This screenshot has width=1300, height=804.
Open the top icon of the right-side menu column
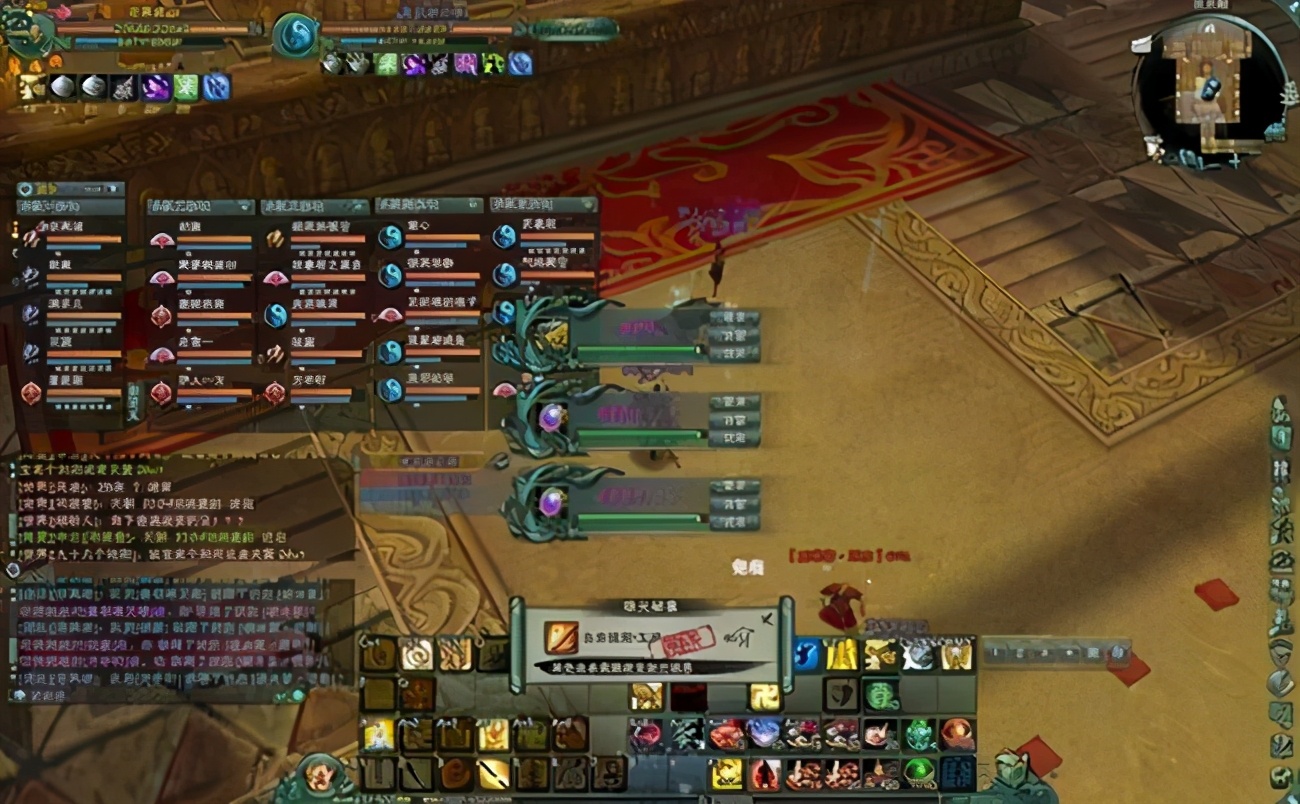(1281, 411)
